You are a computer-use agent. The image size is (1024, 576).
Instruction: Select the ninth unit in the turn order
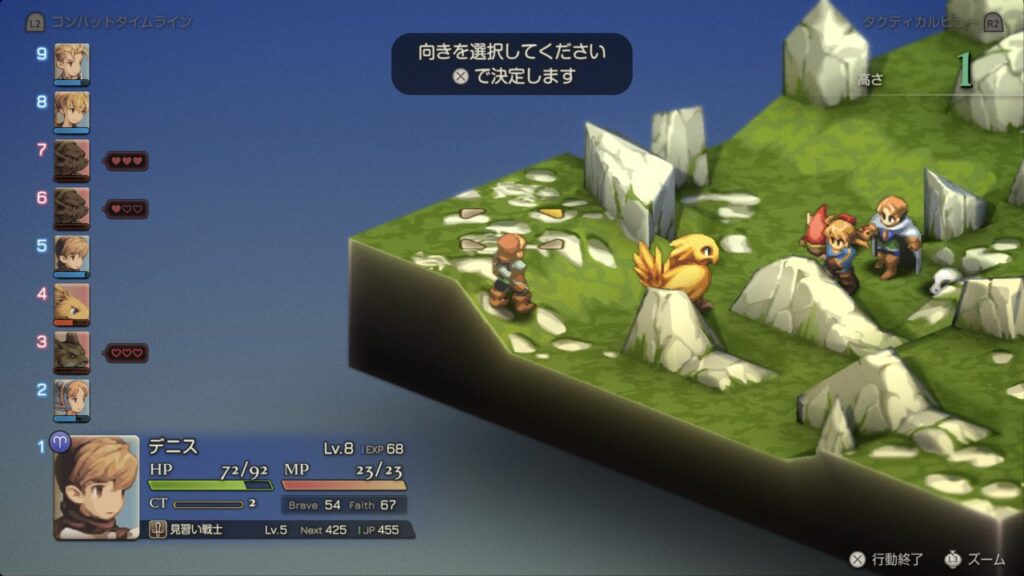(71, 63)
